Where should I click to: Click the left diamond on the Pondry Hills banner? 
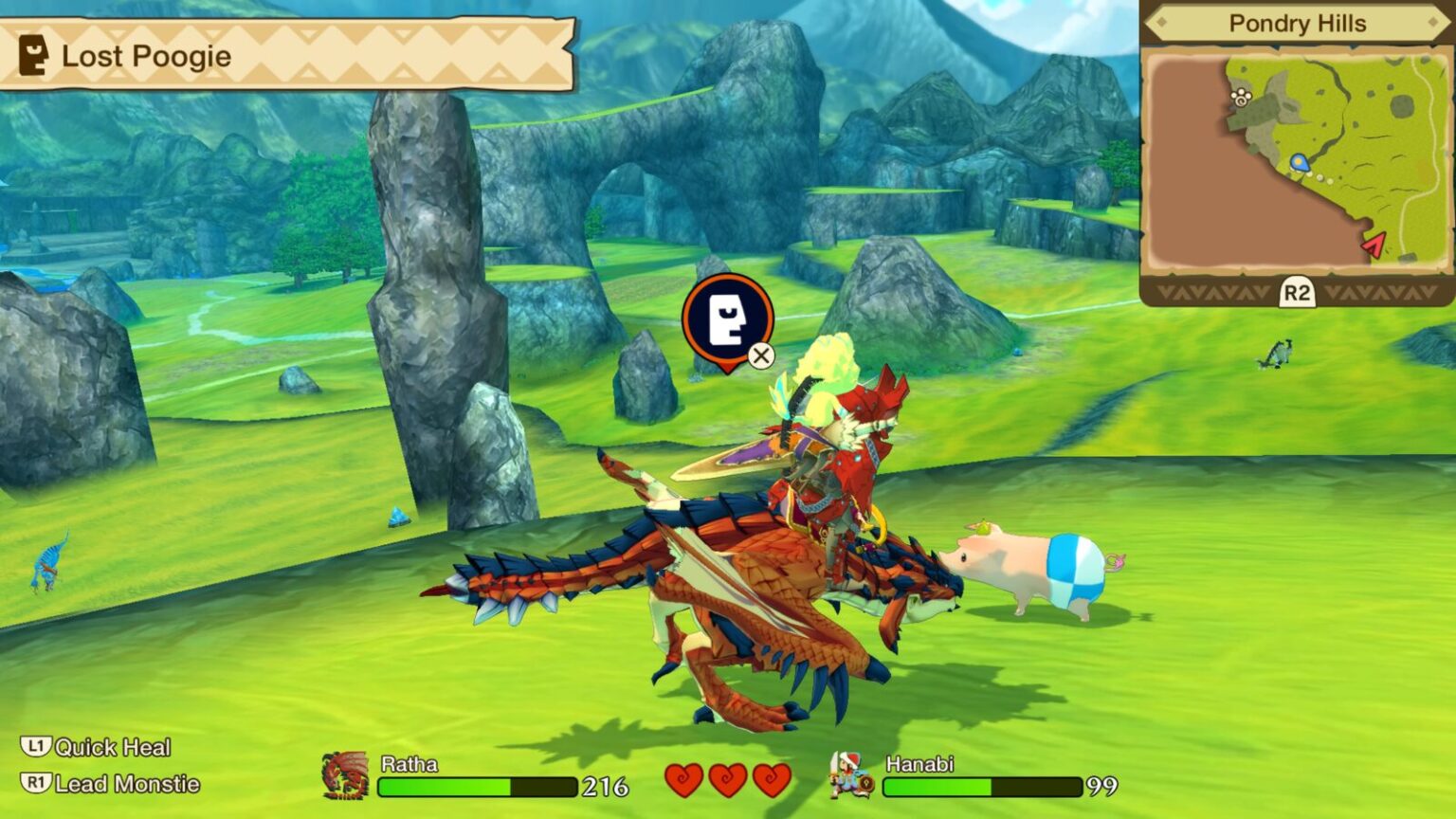1161,24
